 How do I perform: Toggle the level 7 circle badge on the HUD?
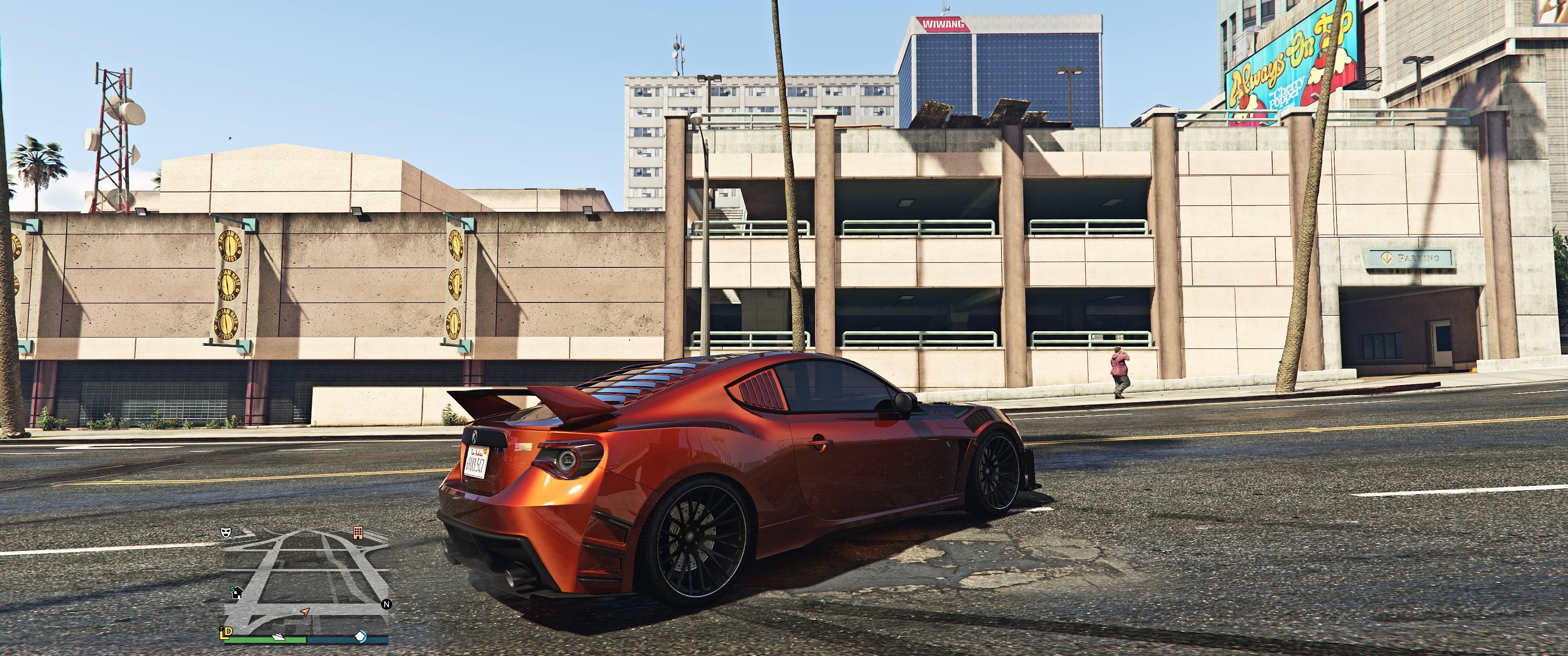coord(222,629)
